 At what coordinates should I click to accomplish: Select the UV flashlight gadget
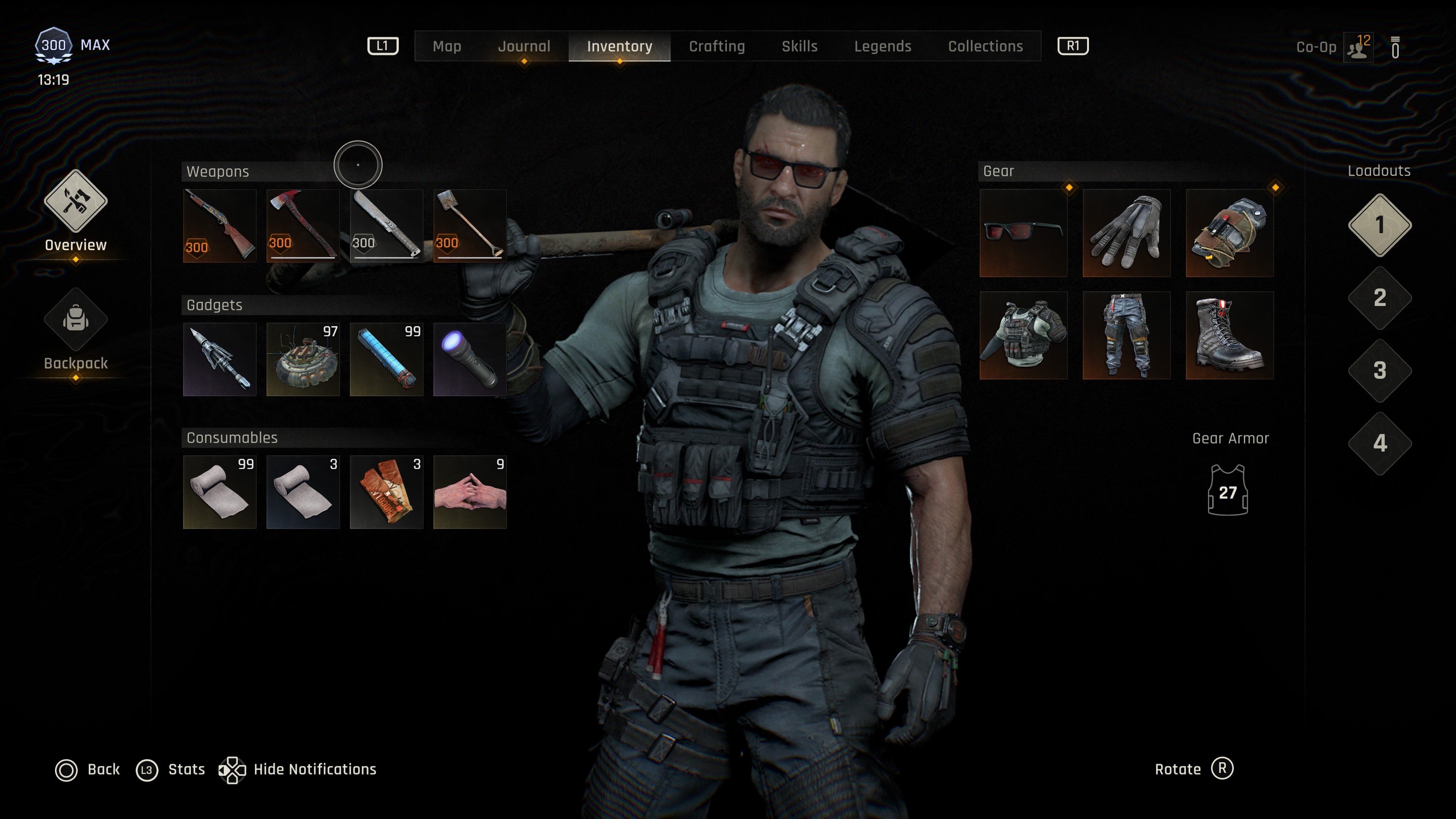click(470, 359)
